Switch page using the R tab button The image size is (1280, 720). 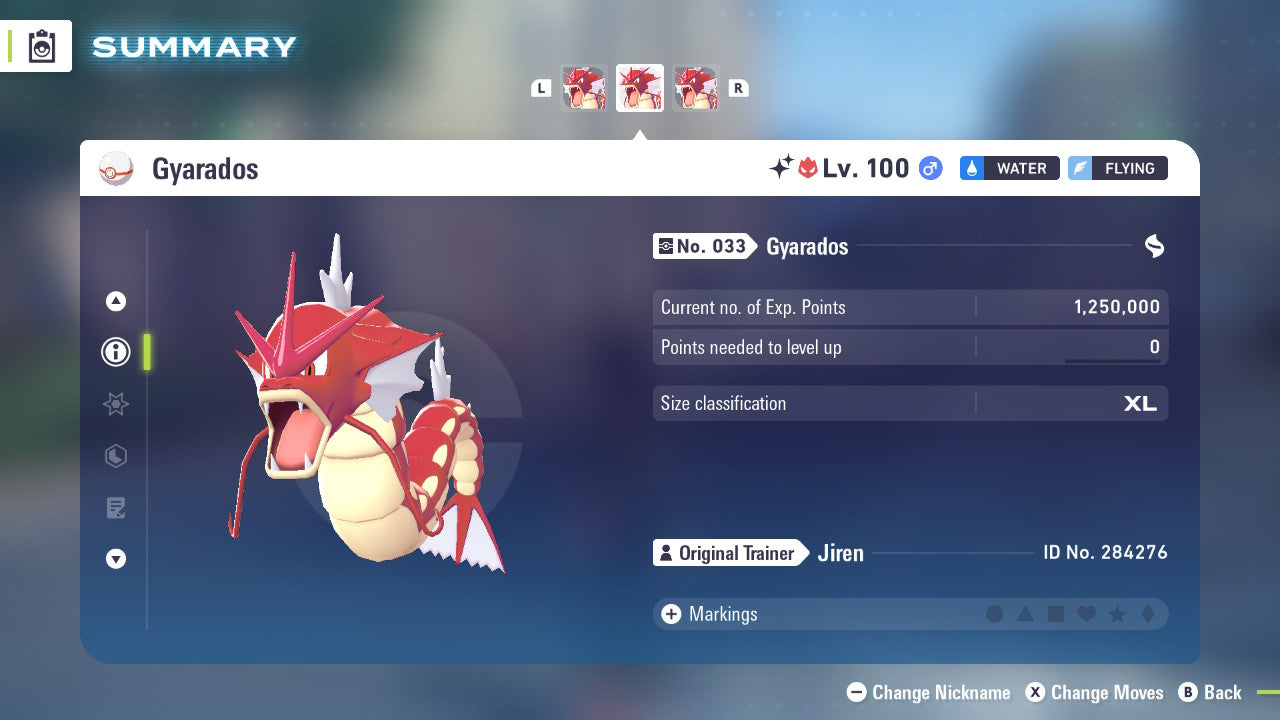coord(738,88)
